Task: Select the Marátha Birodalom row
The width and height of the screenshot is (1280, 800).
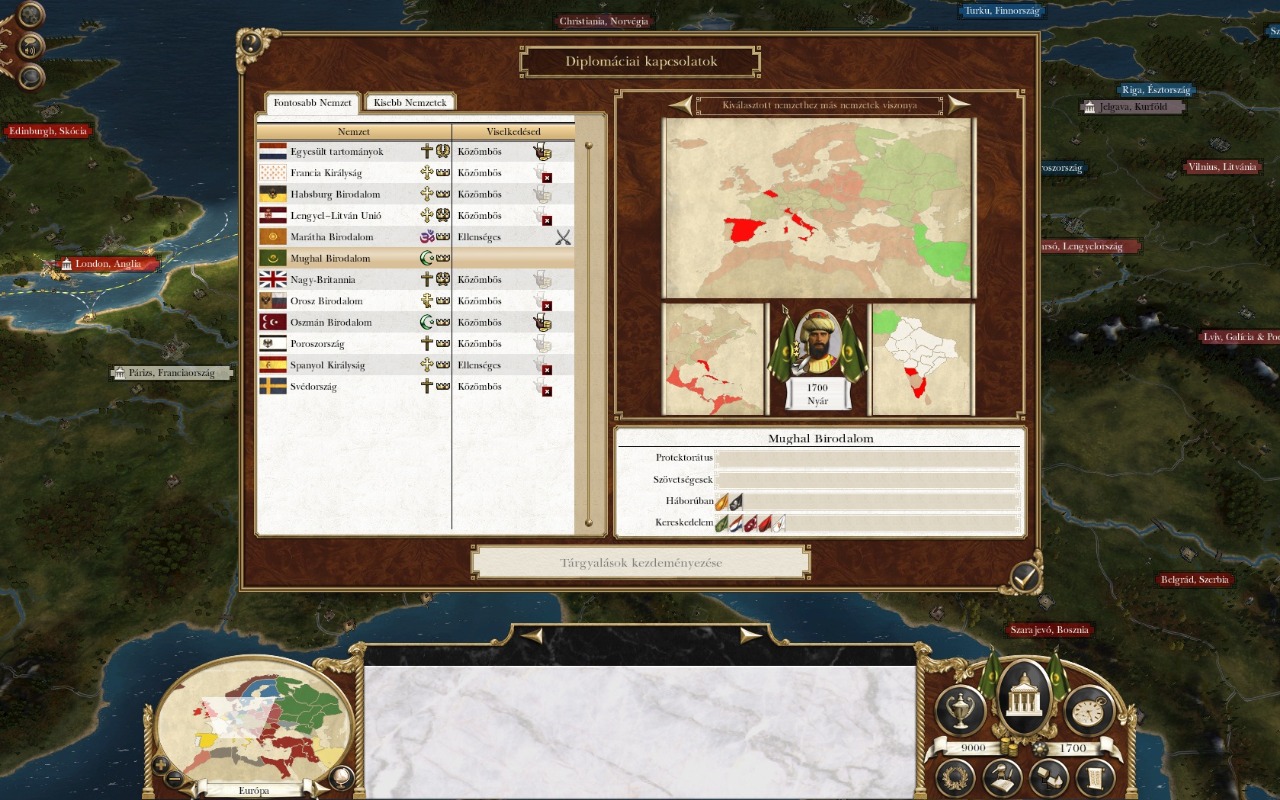Action: click(x=332, y=237)
